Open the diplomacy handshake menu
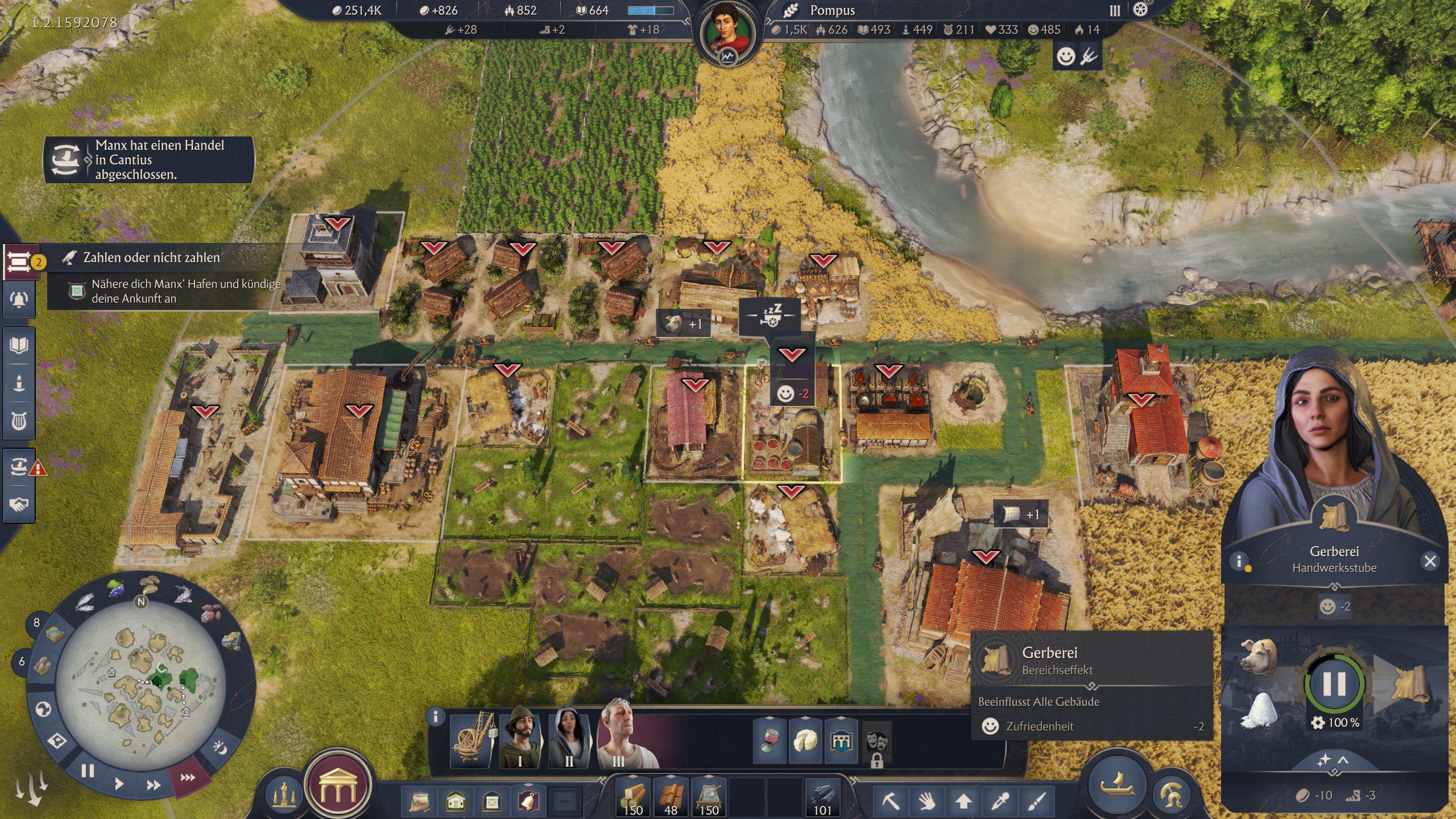Image resolution: width=1456 pixels, height=819 pixels. [x=19, y=504]
